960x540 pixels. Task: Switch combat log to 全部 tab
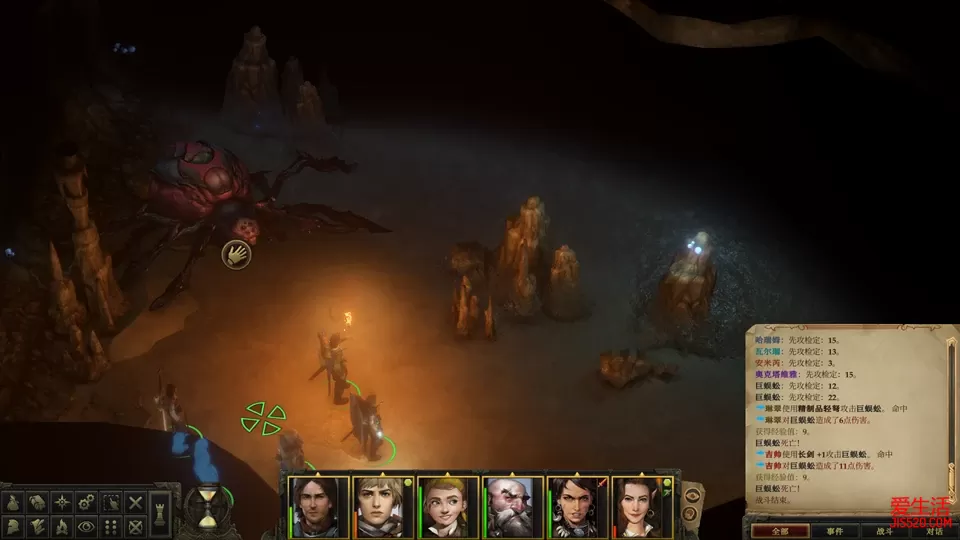(781, 531)
